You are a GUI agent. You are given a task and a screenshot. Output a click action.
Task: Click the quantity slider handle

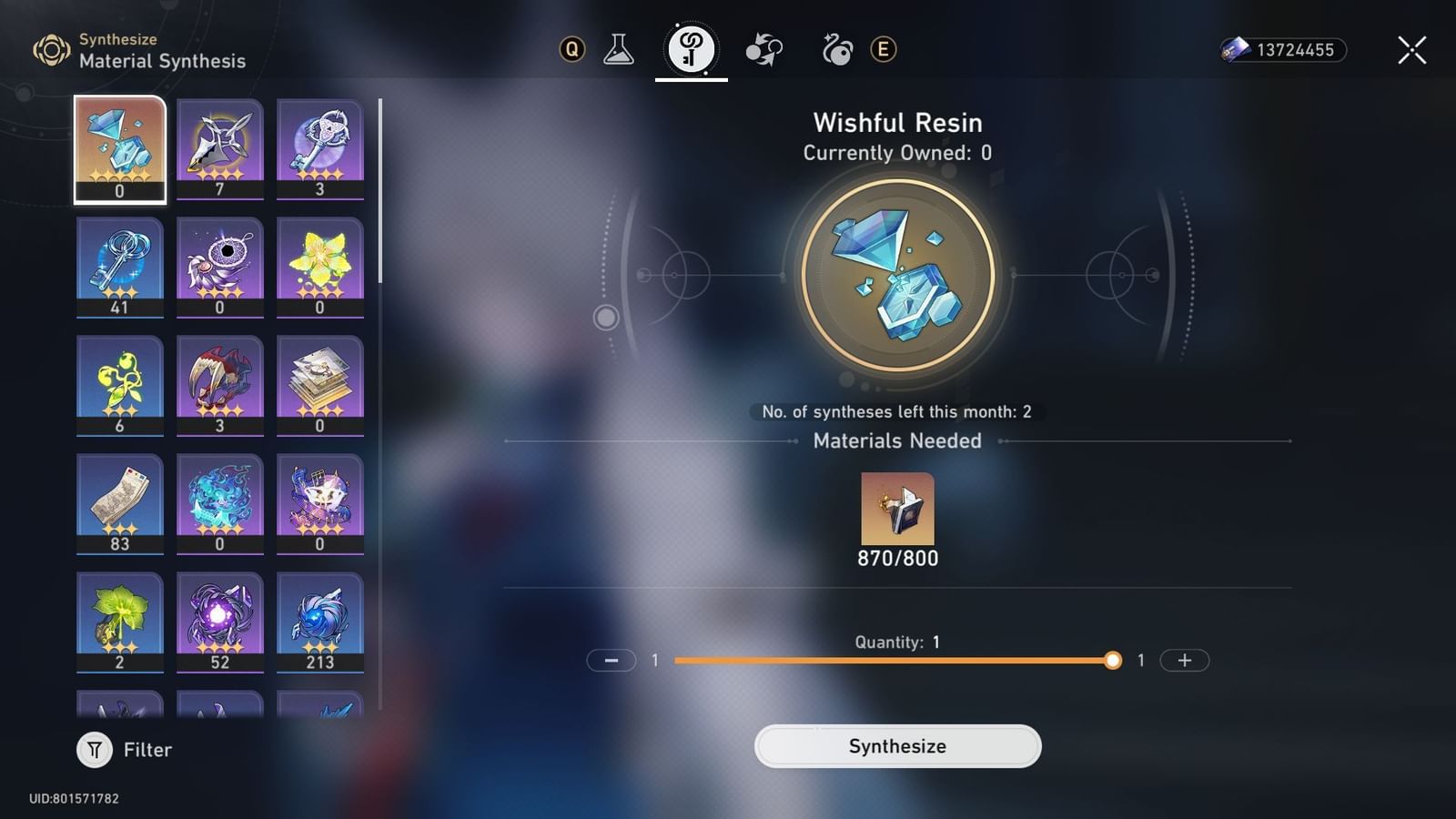1112,660
